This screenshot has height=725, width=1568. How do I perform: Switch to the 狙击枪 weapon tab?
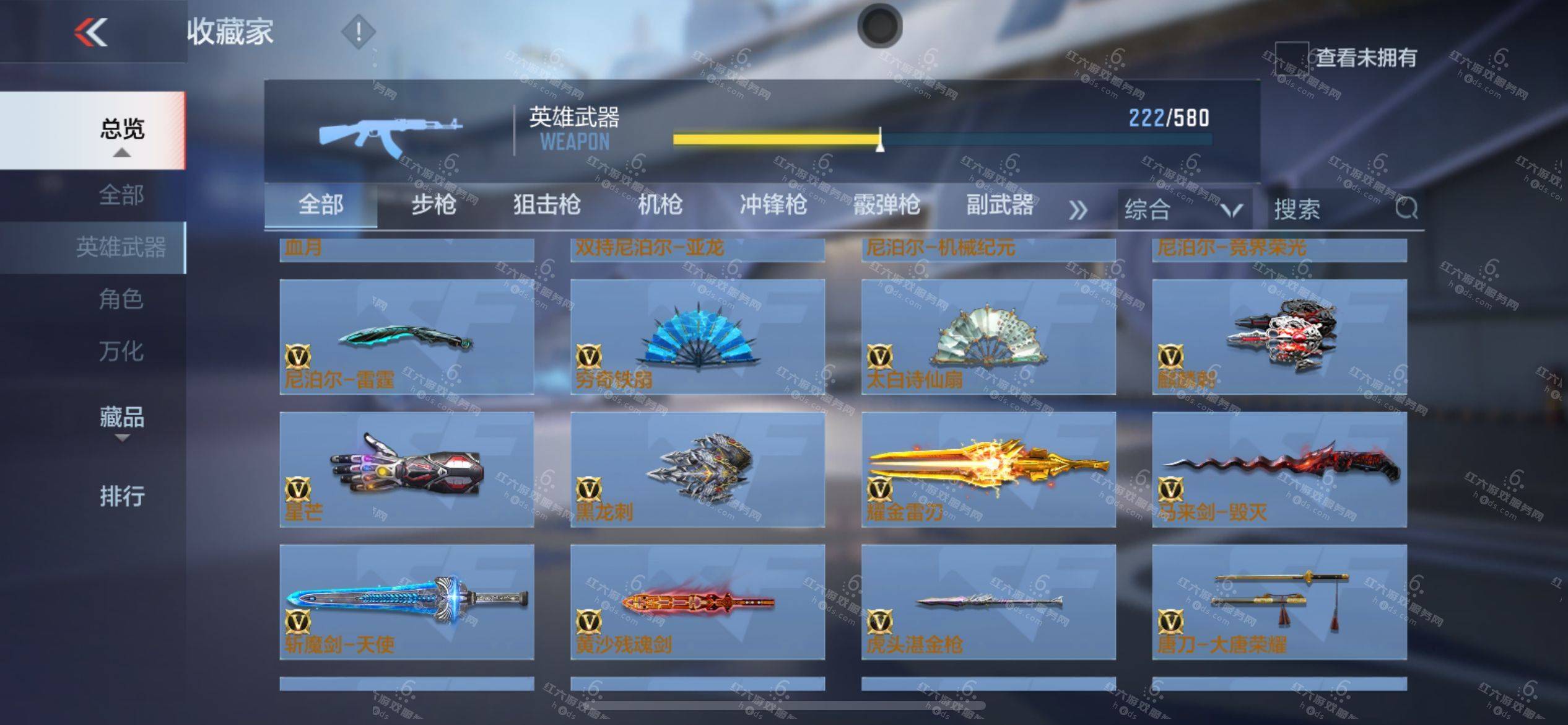coord(547,205)
